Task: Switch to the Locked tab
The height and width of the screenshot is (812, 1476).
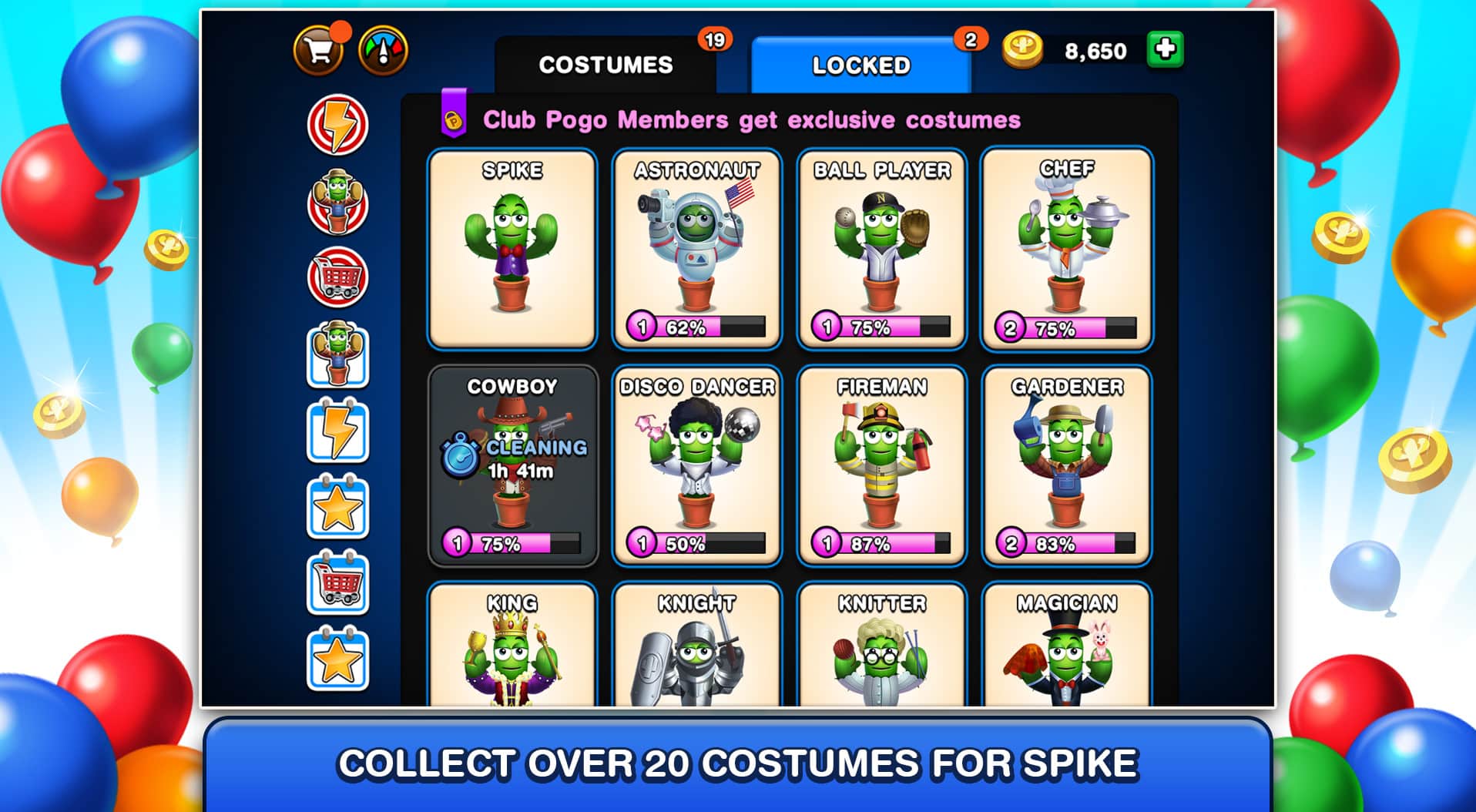Action: point(860,65)
